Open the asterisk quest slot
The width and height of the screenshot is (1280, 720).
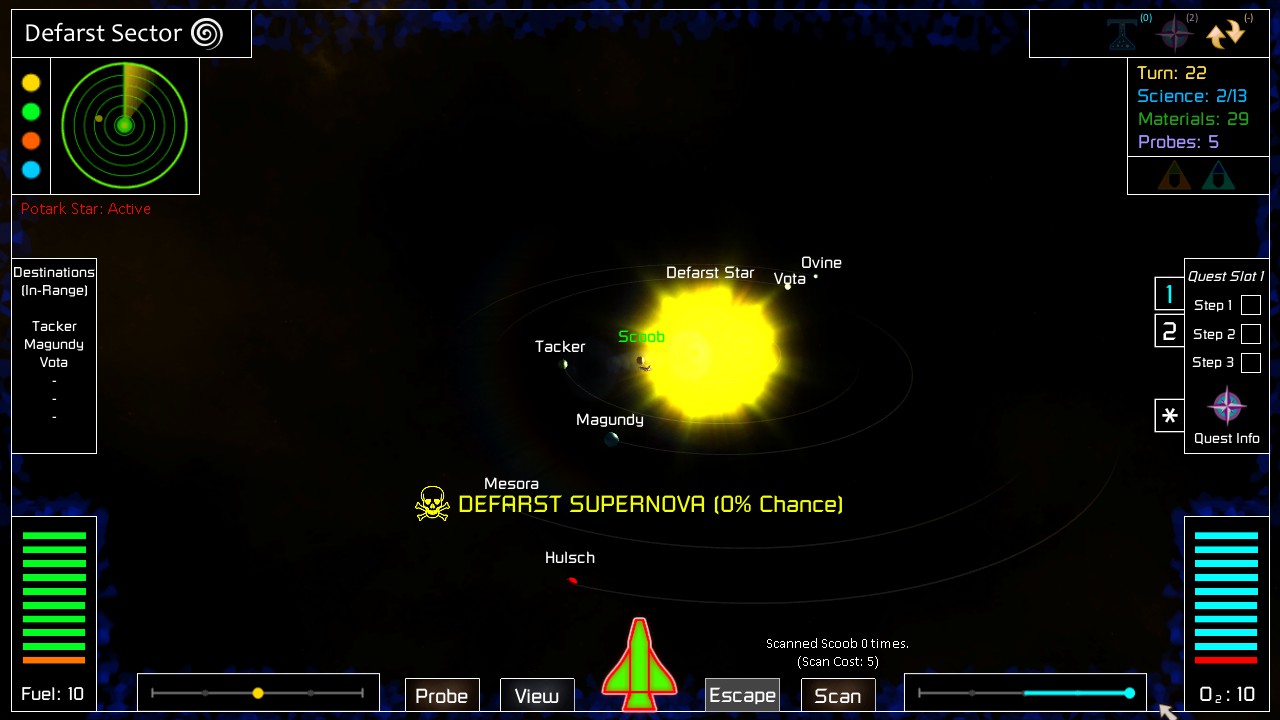1169,416
